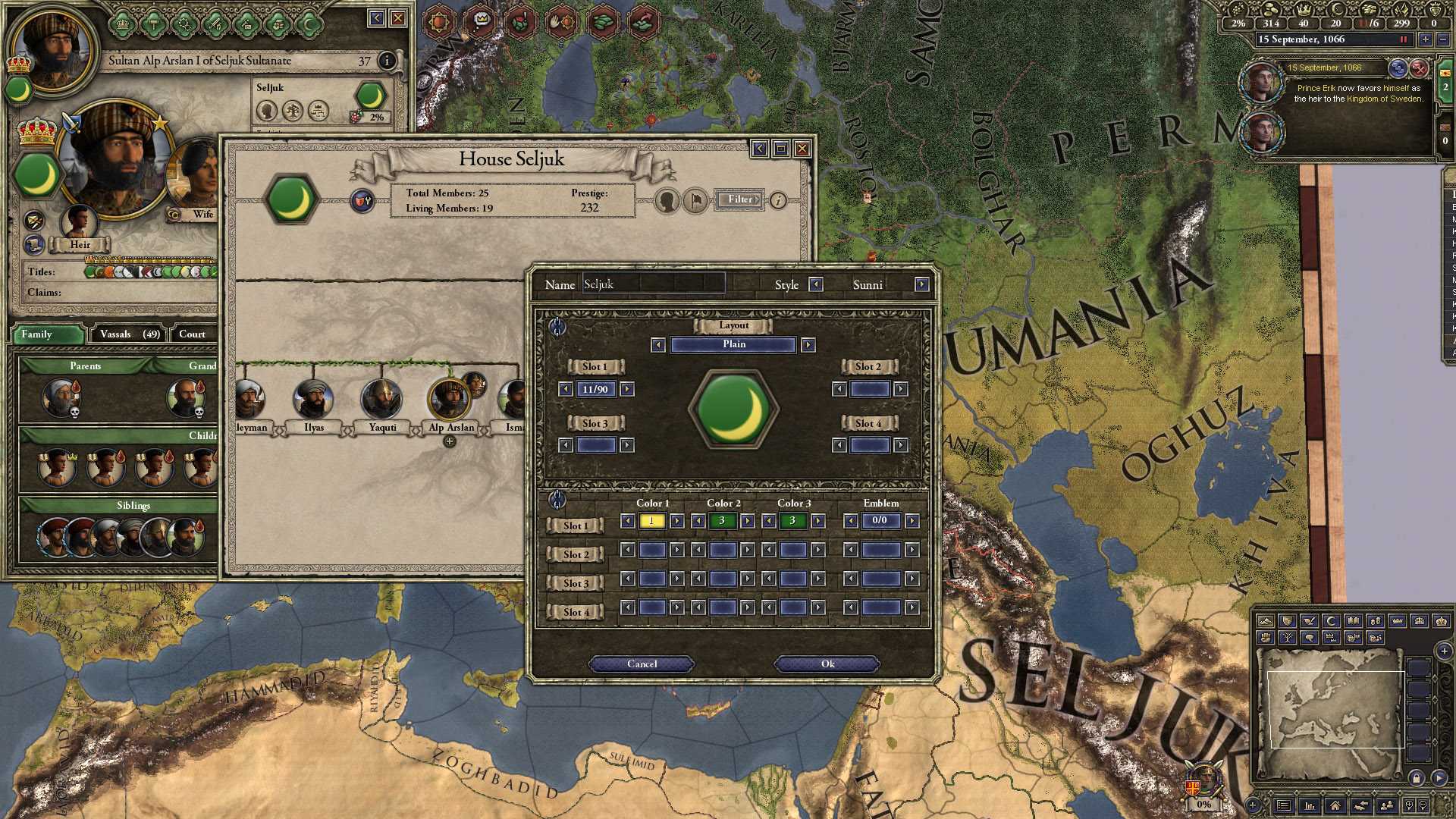Open the message log list icon beside minimap
Viewport: 1456px width, 819px height.
pos(1284,806)
